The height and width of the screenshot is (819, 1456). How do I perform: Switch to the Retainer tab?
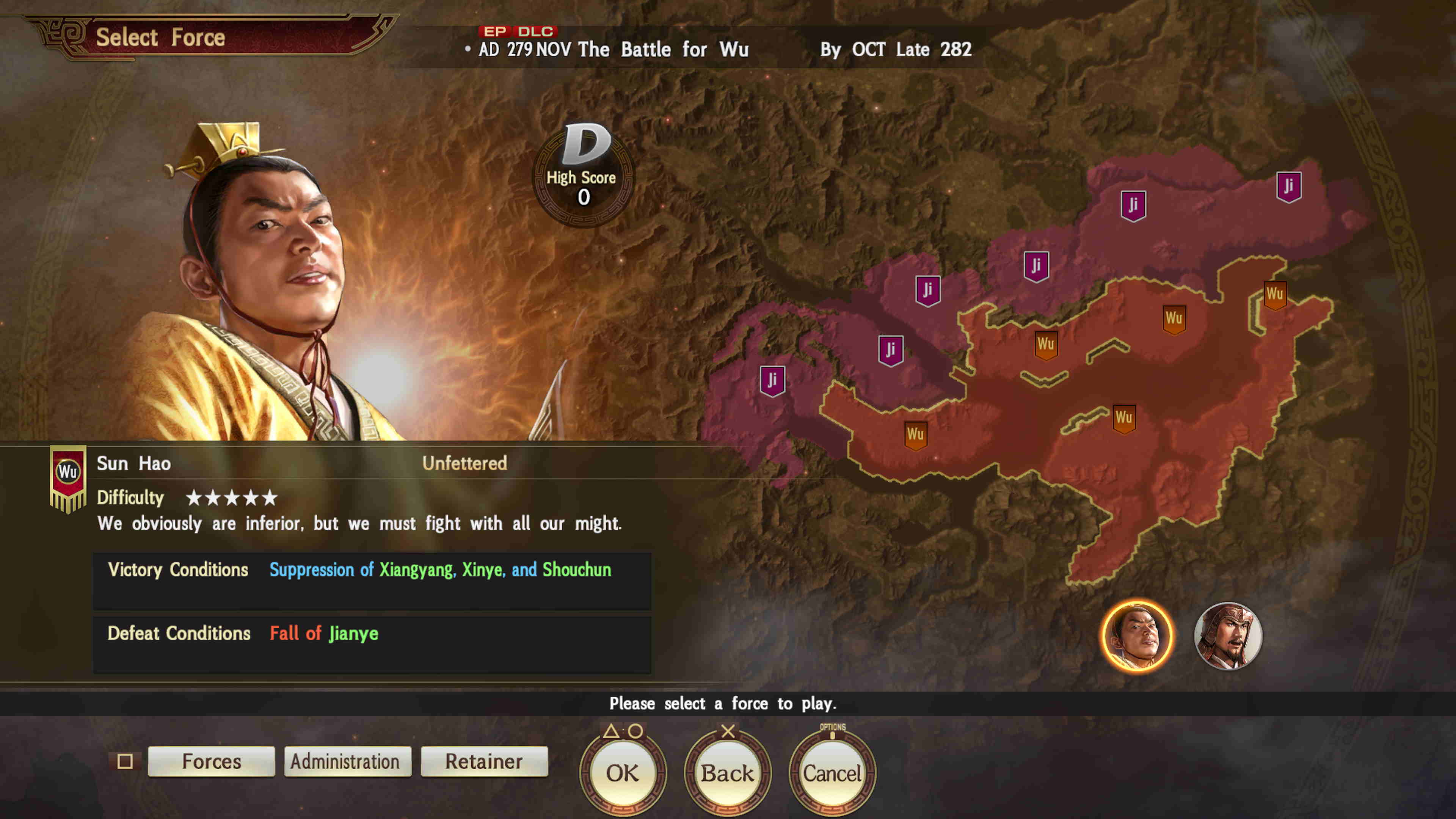coord(484,761)
